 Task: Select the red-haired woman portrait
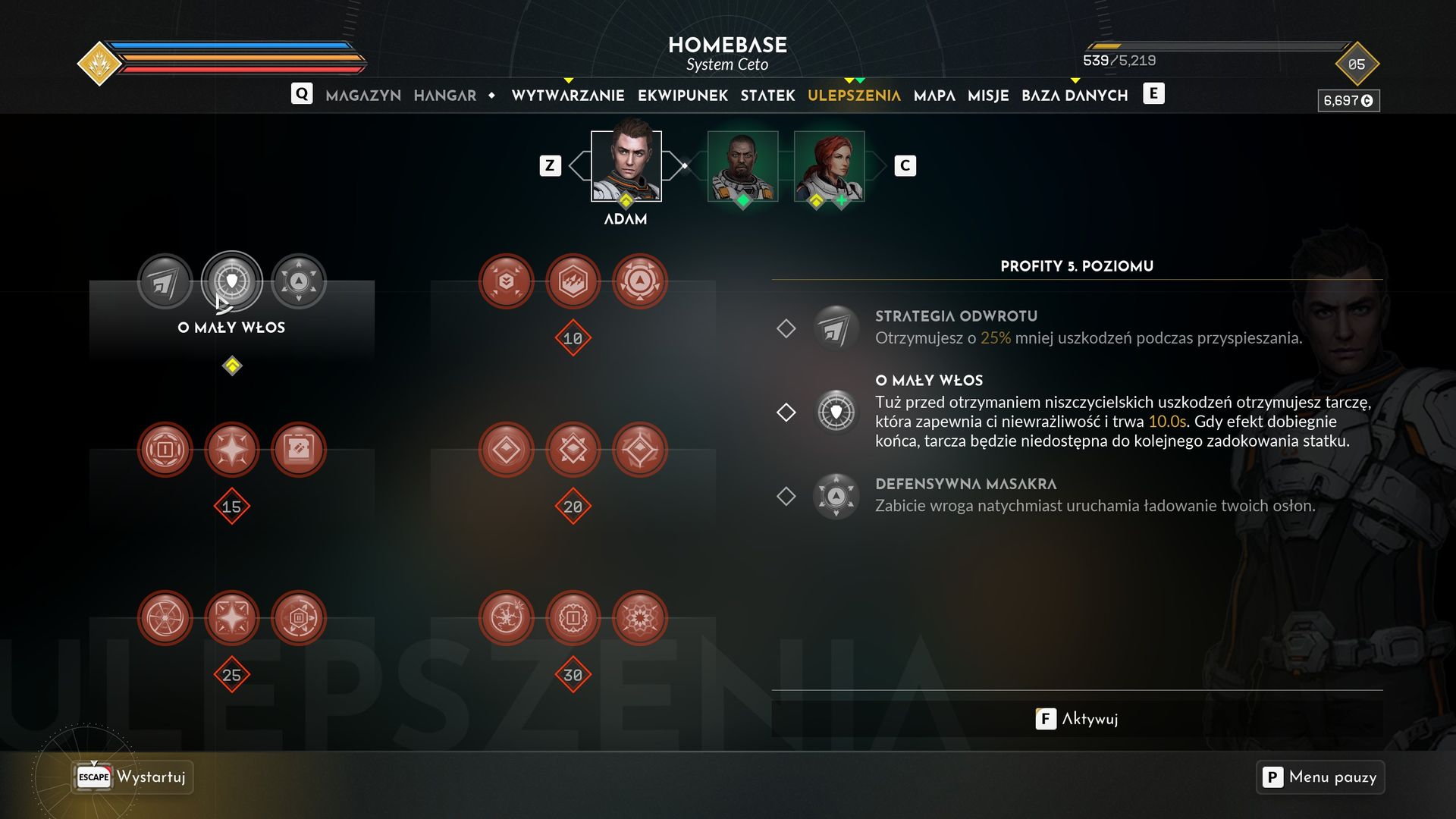[x=829, y=165]
